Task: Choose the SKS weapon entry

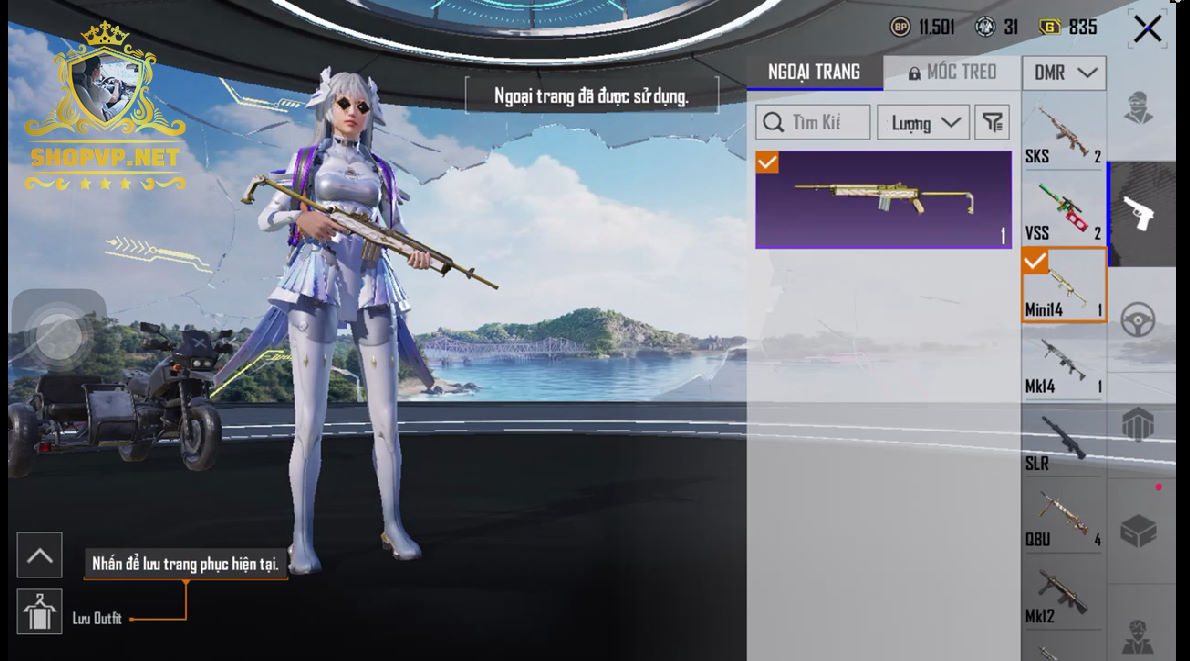Action: (x=1063, y=133)
